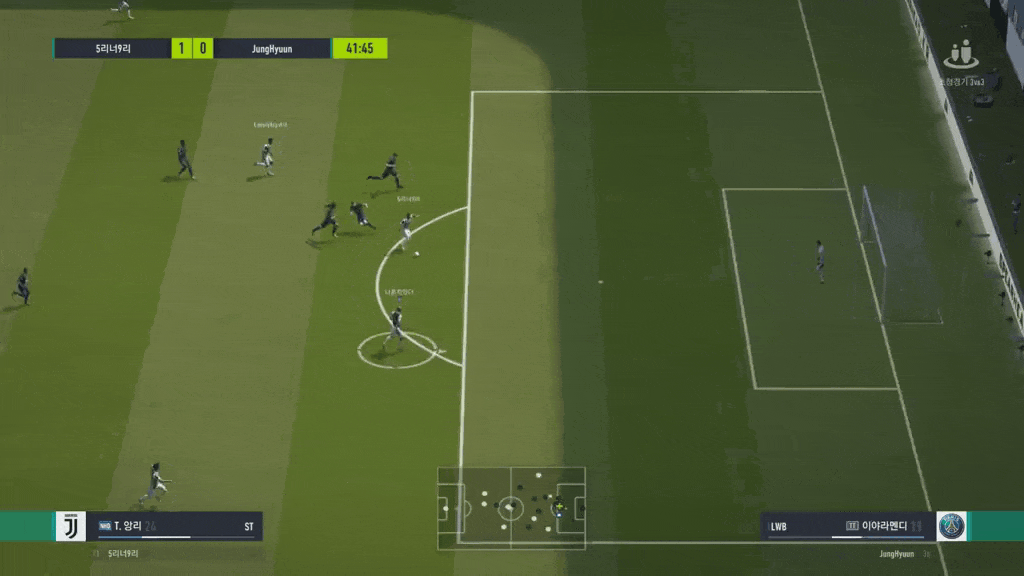Select the Juventus club crest

pyautogui.click(x=71, y=526)
